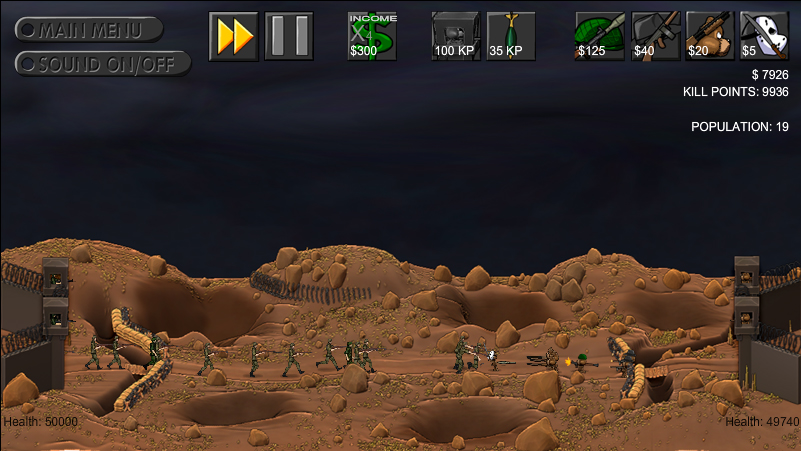Deploy the $5 white masked unit

(x=764, y=36)
